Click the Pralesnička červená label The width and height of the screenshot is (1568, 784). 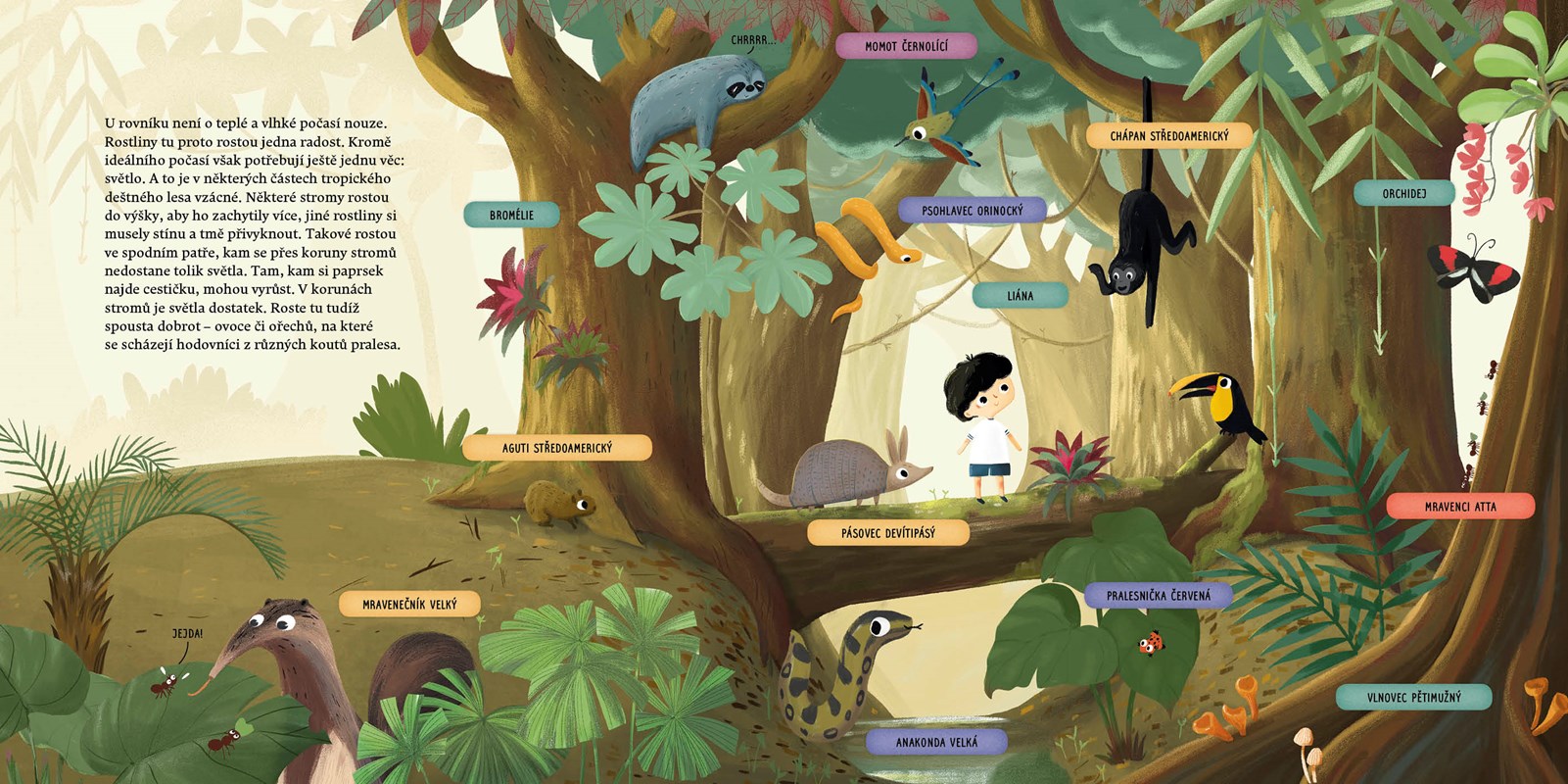point(1158,596)
